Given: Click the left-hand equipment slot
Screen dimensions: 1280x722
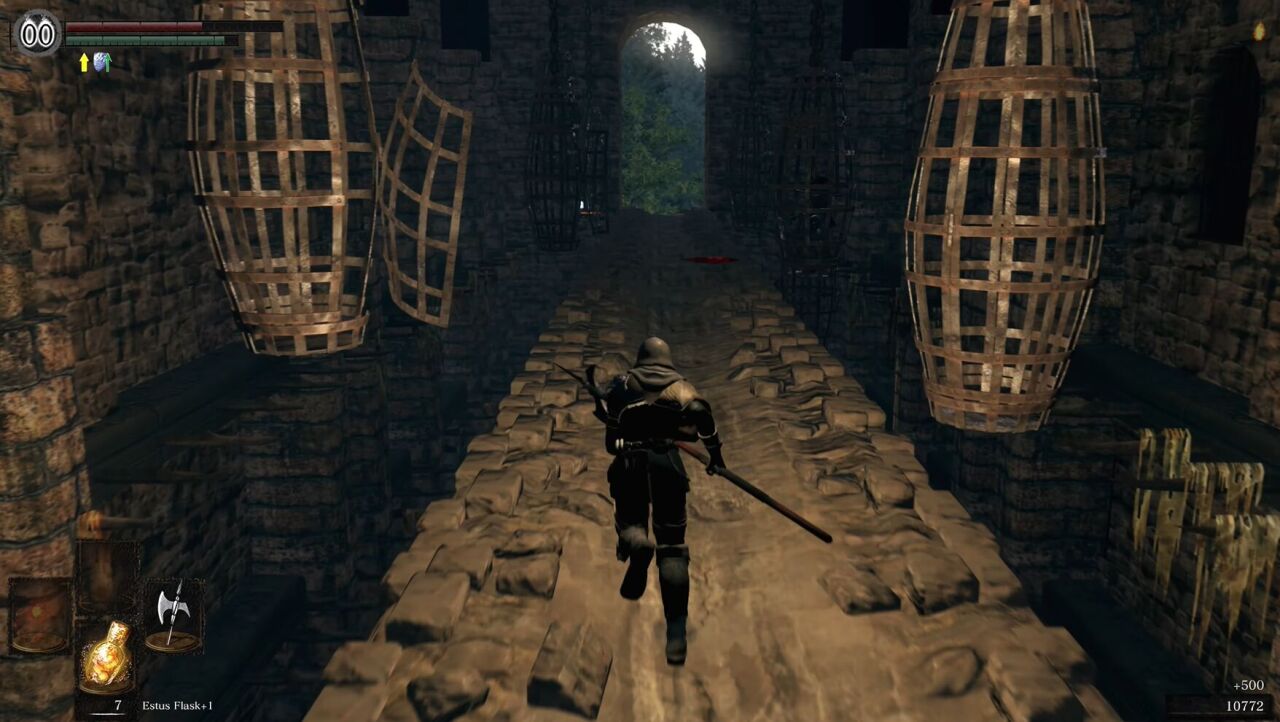Looking at the screenshot, I should (x=40, y=614).
